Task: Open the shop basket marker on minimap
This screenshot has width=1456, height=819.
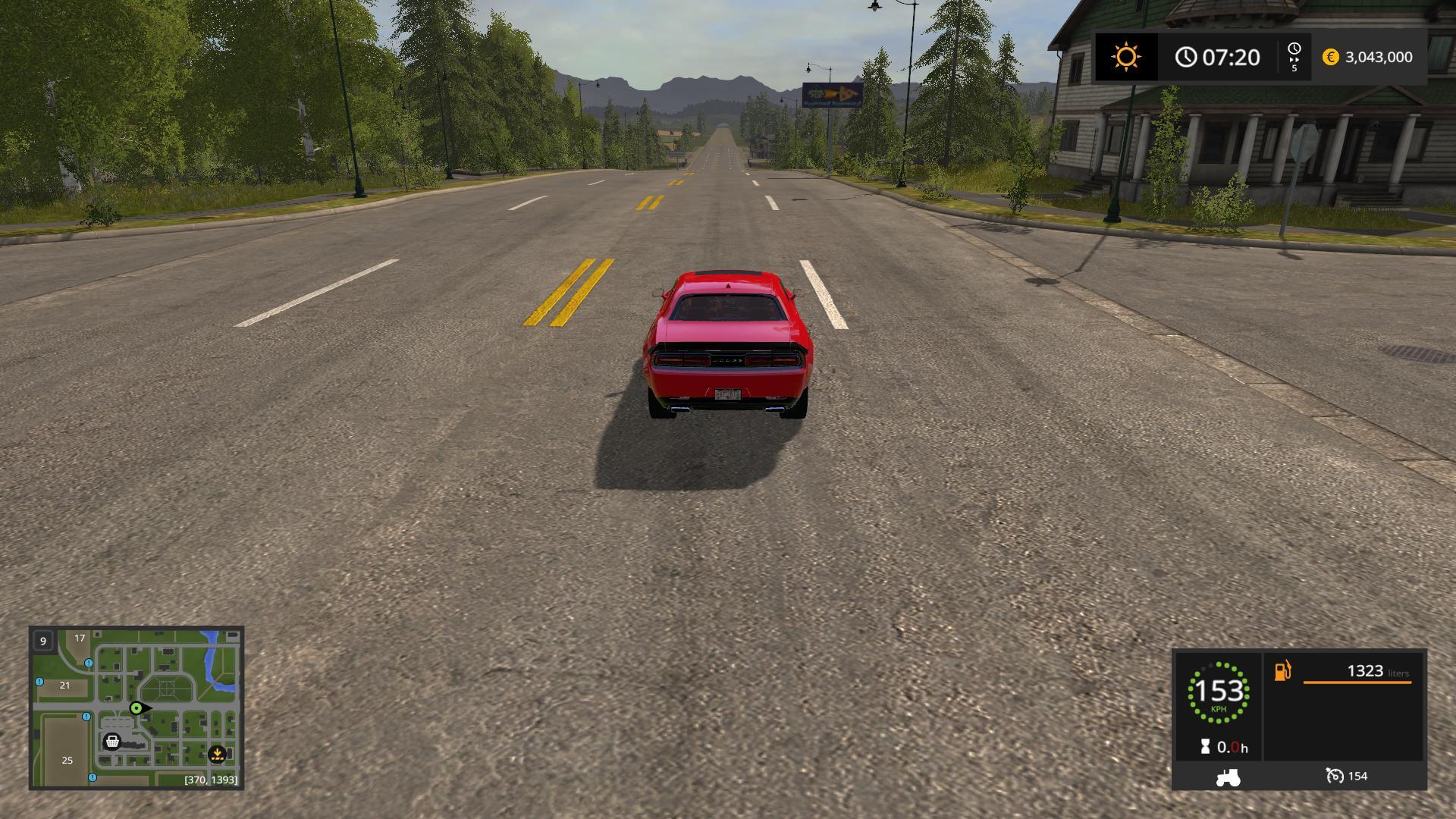Action: pos(112,741)
